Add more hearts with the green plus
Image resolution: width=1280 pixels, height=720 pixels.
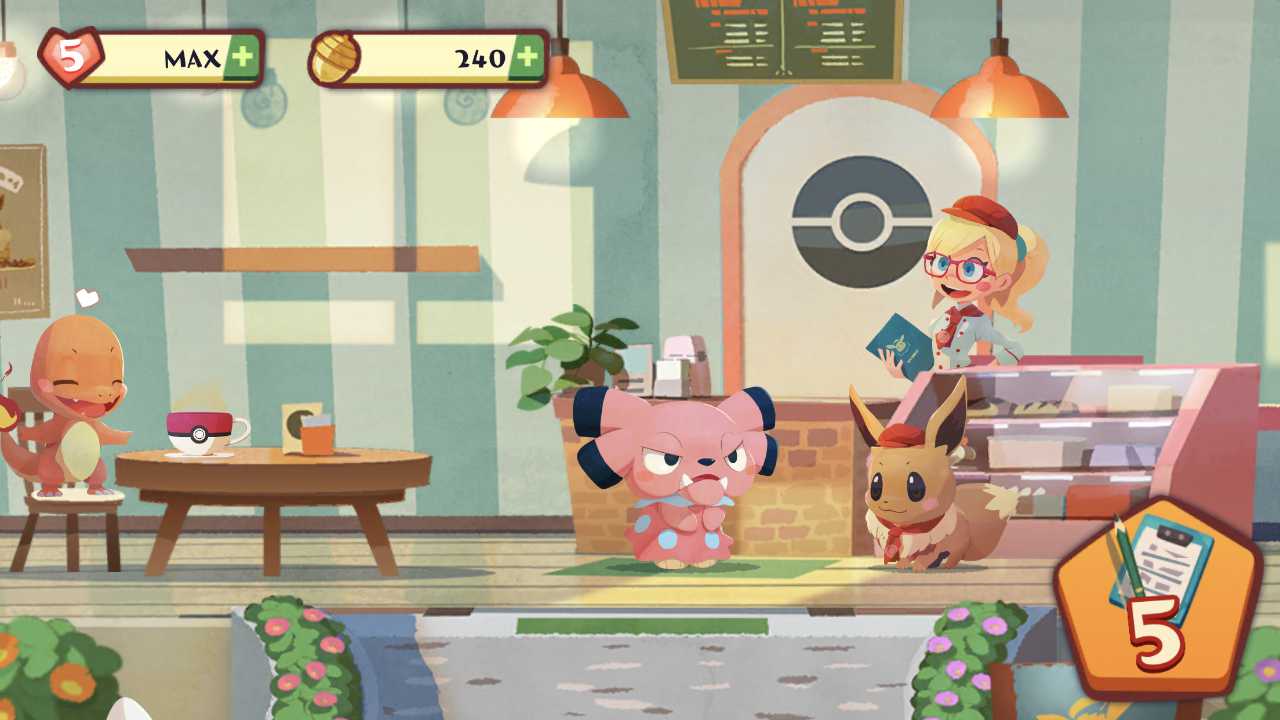241,58
